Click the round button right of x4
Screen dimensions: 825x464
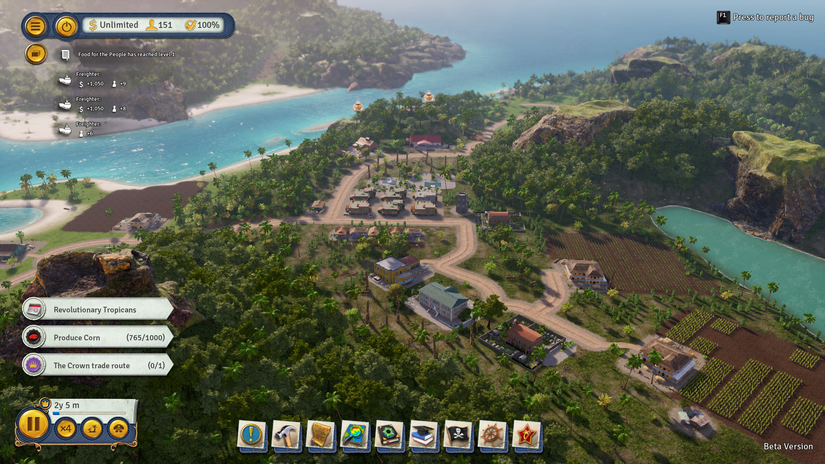click(92, 428)
